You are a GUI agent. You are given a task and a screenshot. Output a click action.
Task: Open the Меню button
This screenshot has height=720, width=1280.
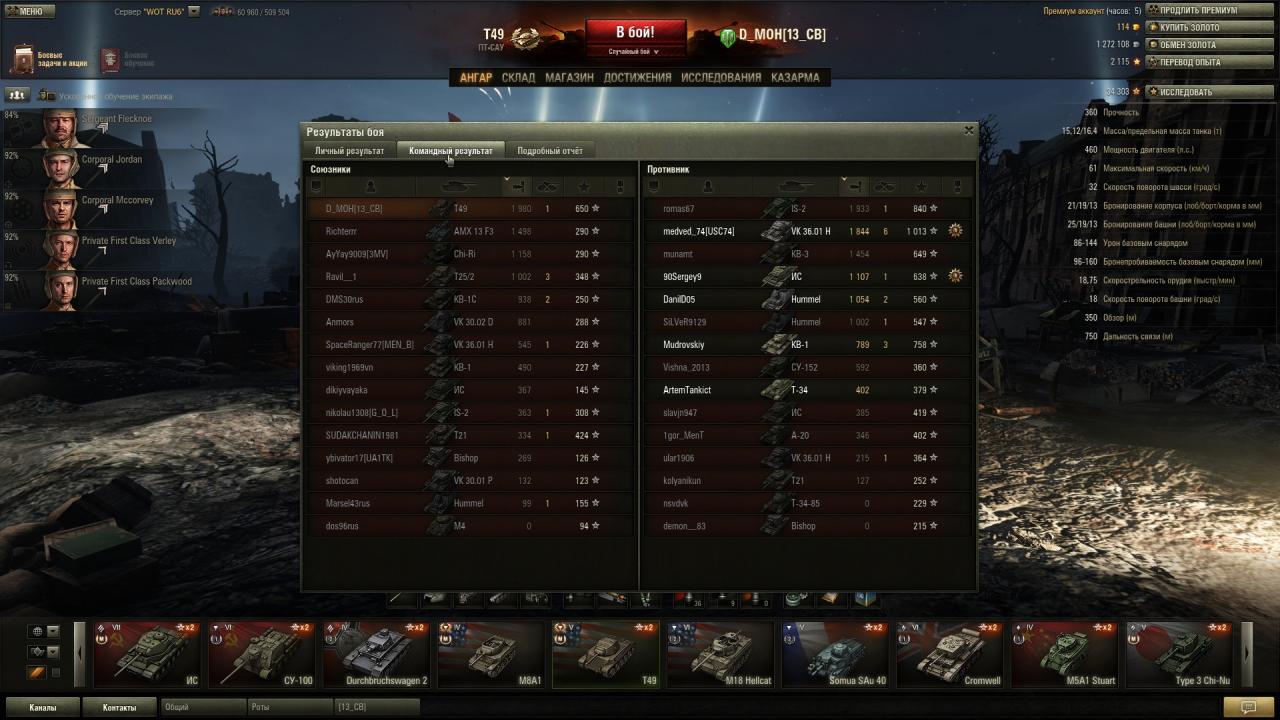(28, 11)
